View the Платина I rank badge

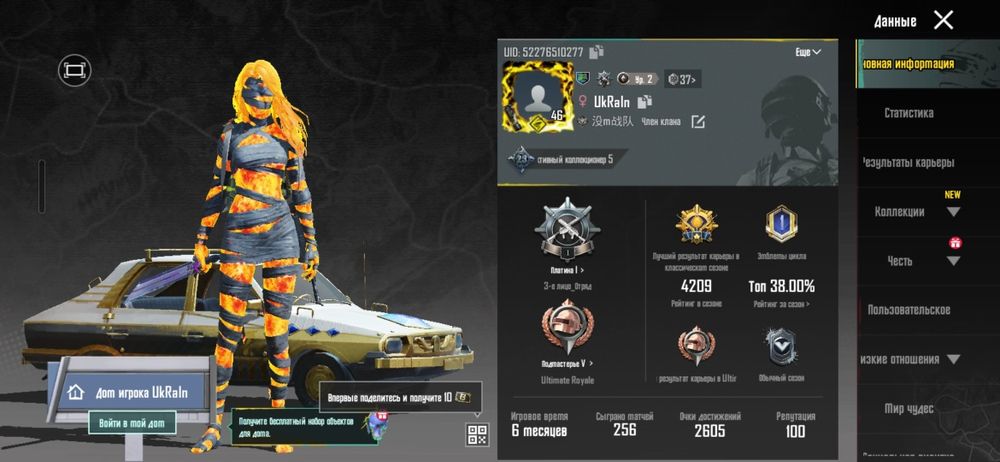pyautogui.click(x=567, y=235)
